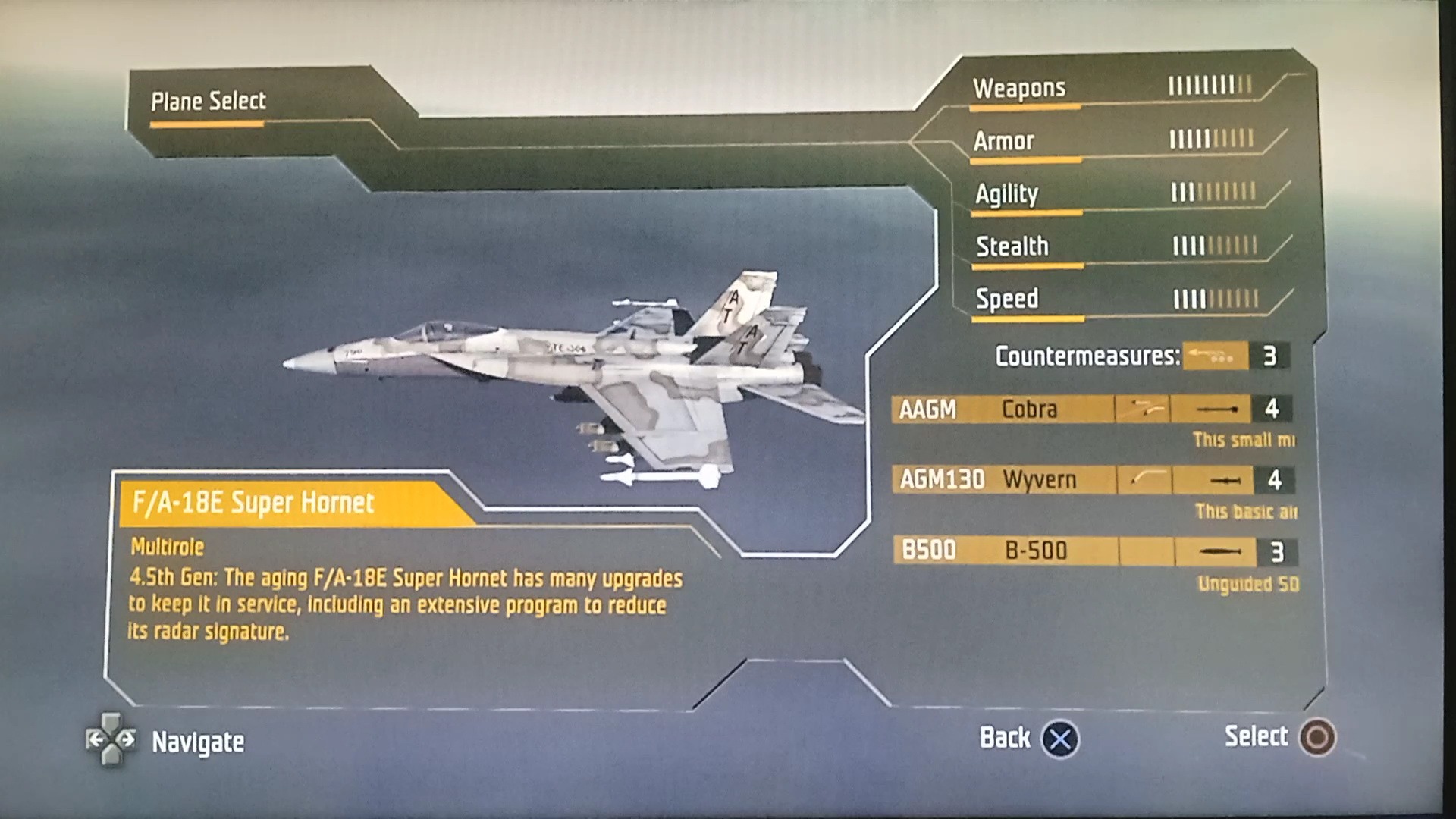Image resolution: width=1456 pixels, height=819 pixels.
Task: Select the Countermeasures flare icon
Action: tap(1215, 356)
